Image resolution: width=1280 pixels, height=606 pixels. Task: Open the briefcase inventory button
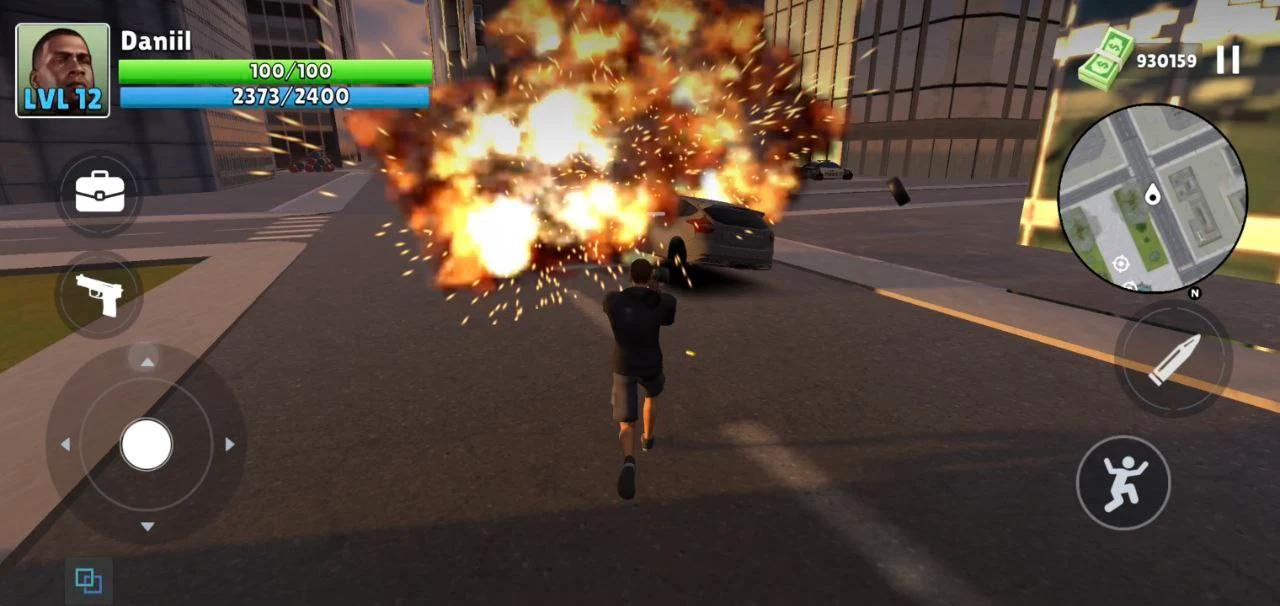pos(100,194)
